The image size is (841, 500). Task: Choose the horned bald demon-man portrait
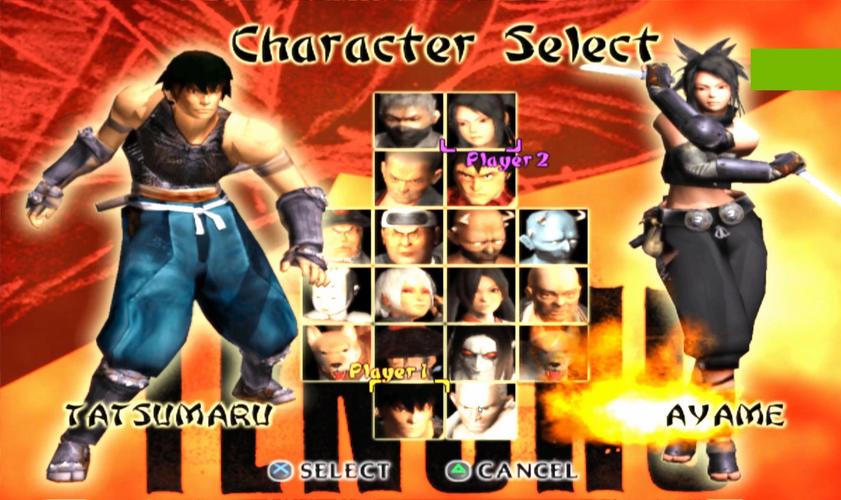(x=481, y=237)
